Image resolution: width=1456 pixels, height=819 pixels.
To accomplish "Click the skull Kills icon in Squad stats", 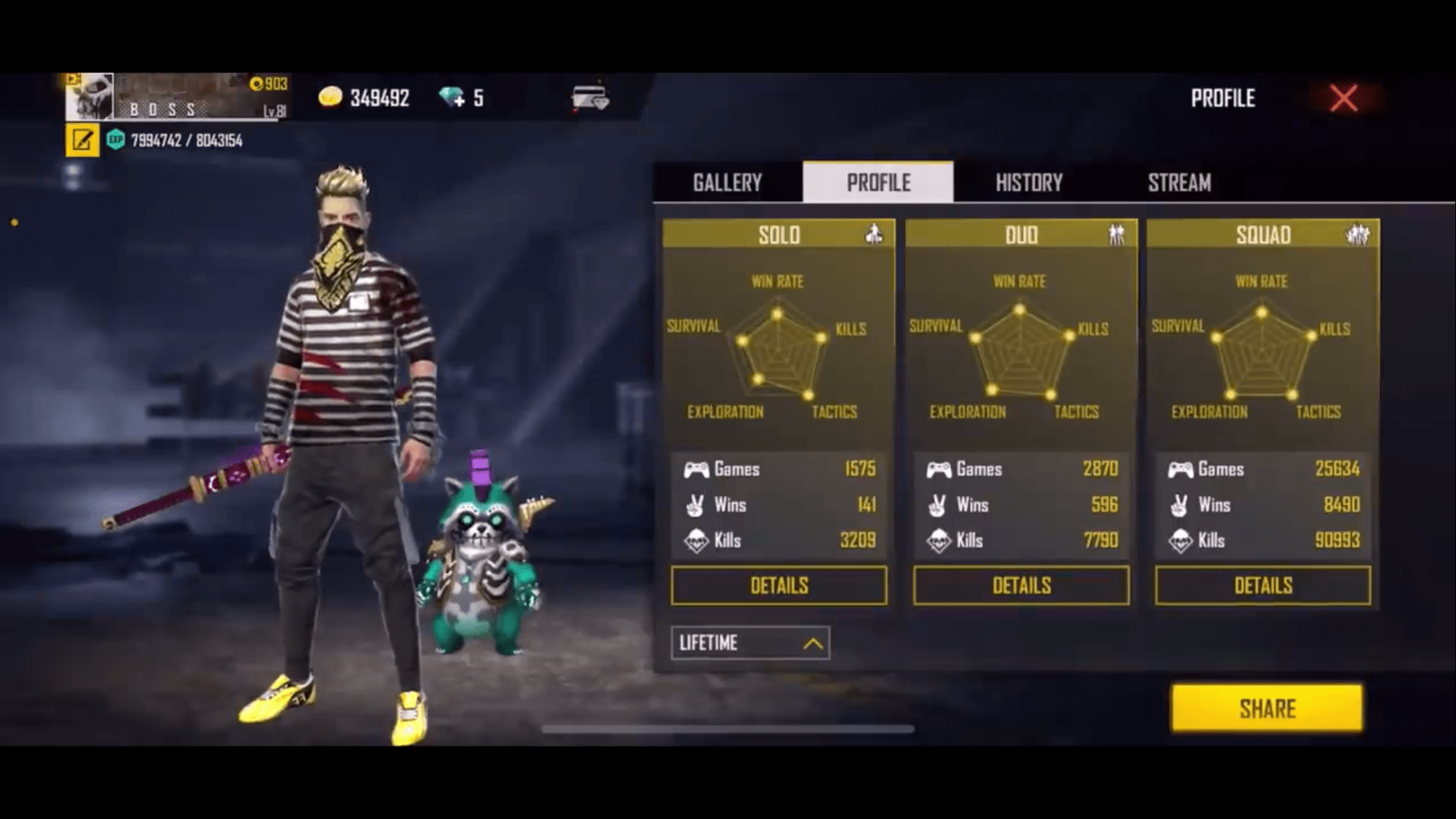I will click(1182, 540).
